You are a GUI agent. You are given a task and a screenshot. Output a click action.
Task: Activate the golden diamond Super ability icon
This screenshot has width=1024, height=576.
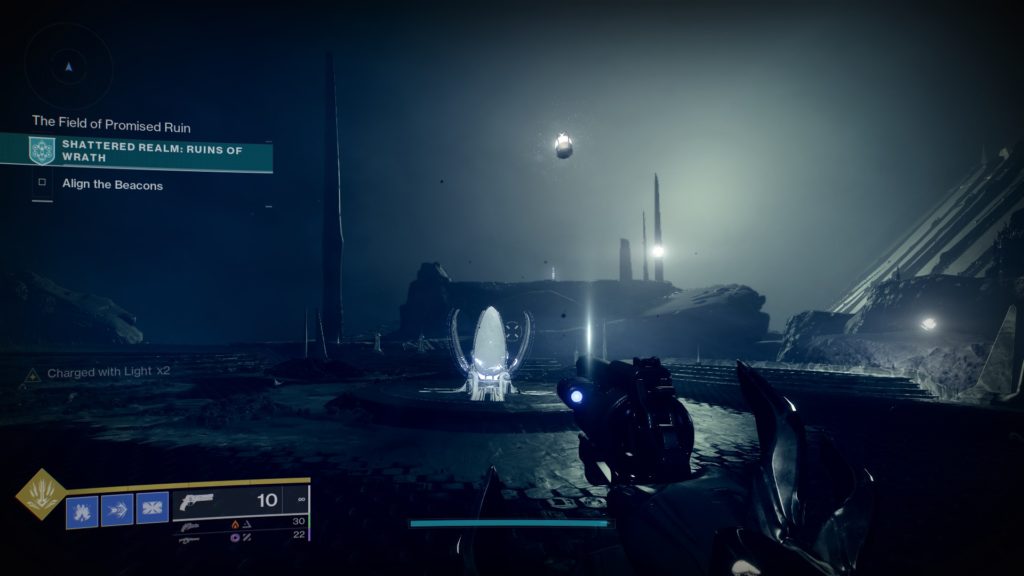41,495
